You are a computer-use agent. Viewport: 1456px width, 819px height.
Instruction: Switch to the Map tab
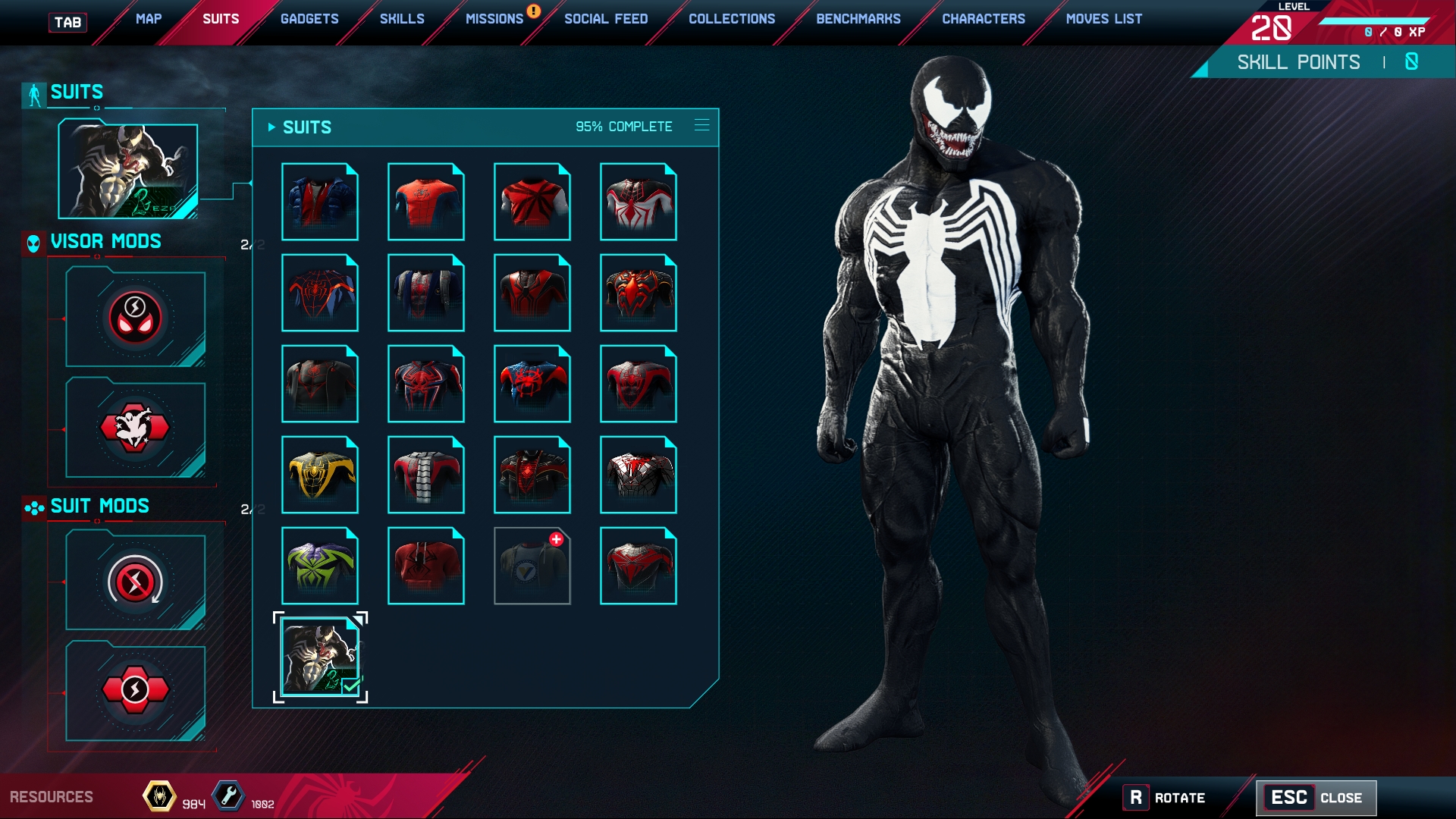(x=149, y=19)
